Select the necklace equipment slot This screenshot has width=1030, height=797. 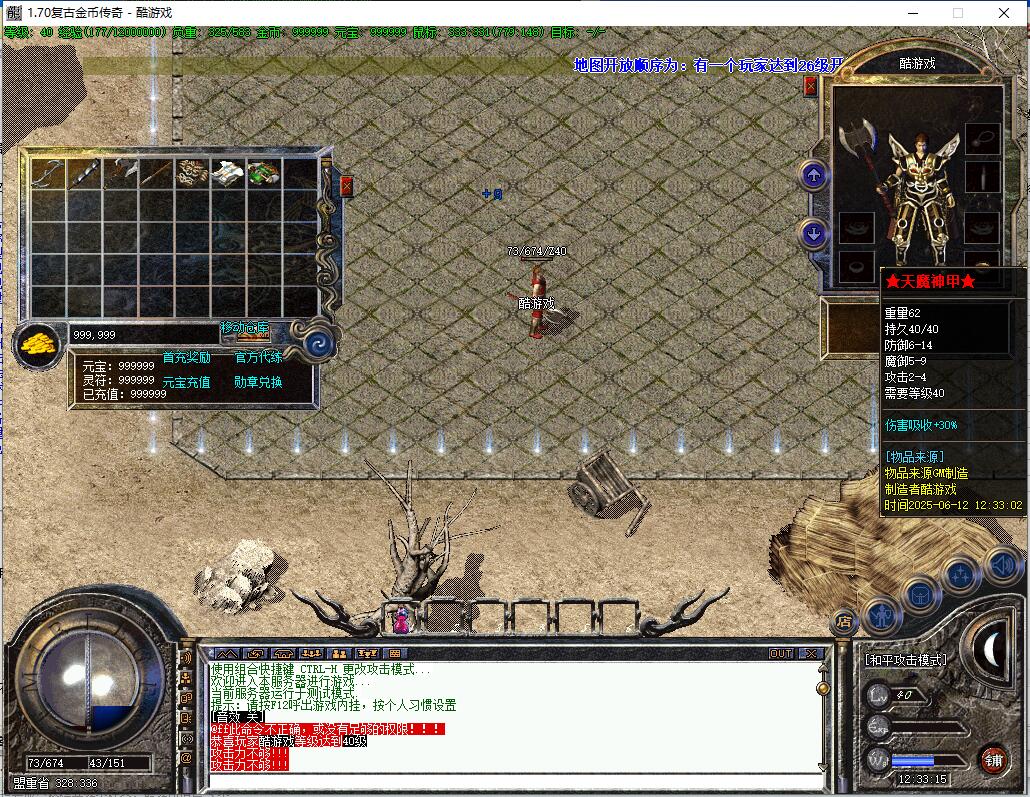(982, 135)
